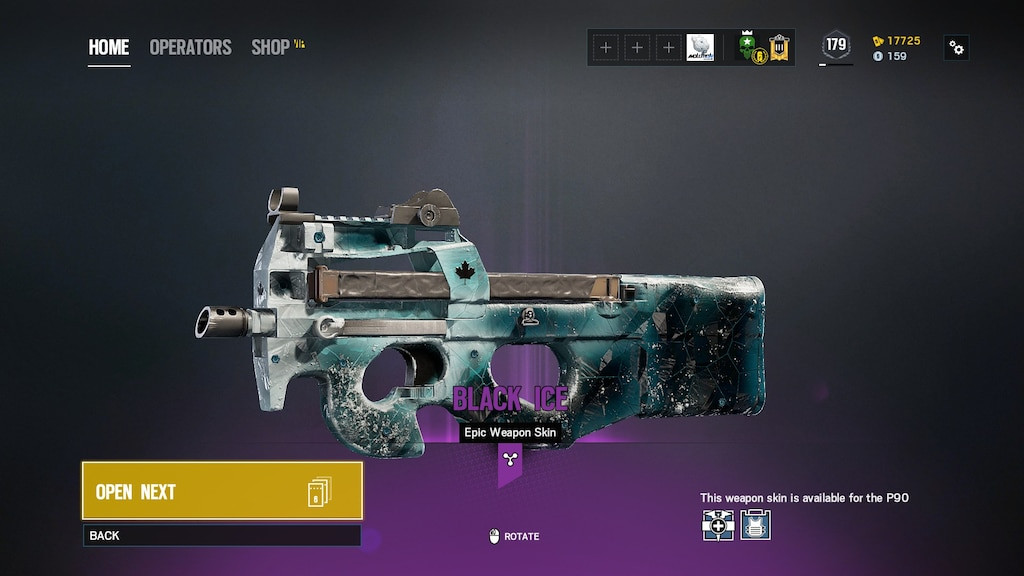View the level 179 clearance badge
The width and height of the screenshot is (1024, 576).
(836, 46)
